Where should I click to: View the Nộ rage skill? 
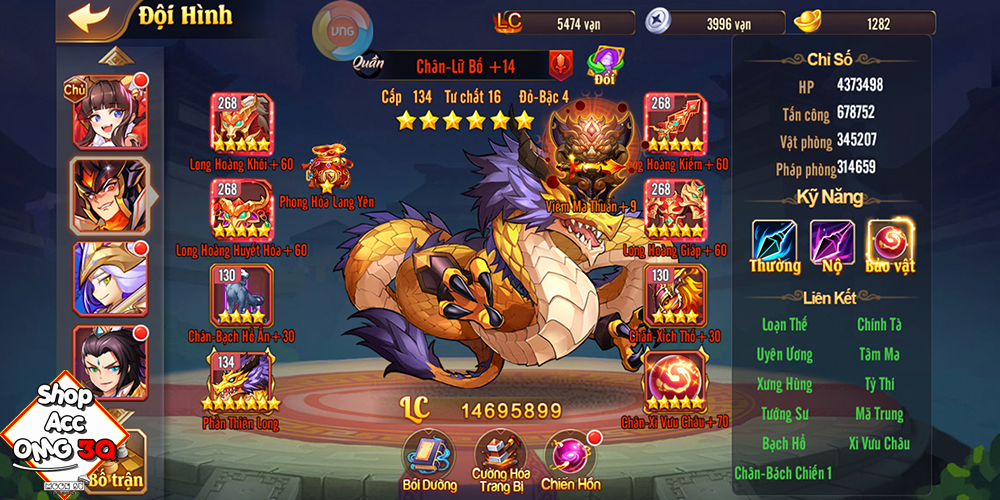[832, 243]
